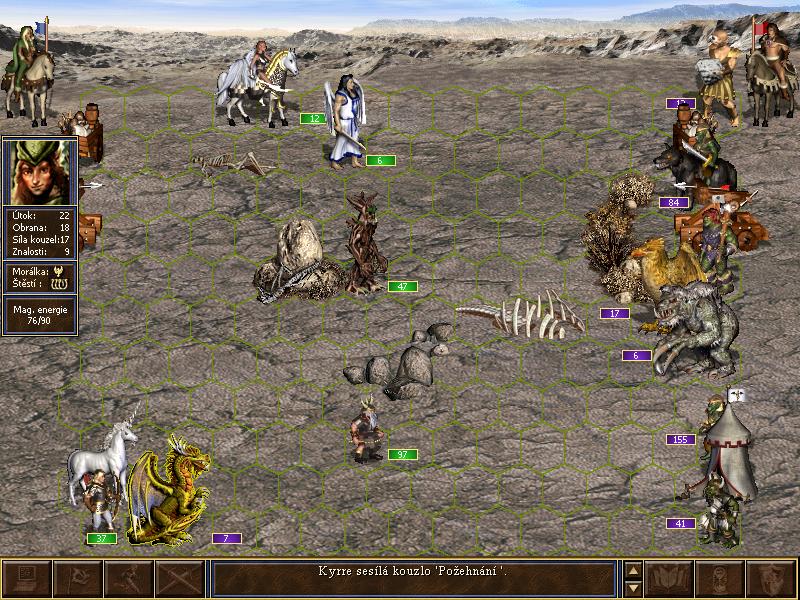Toggle auto-combat with the crossed swords button

(x=180, y=579)
